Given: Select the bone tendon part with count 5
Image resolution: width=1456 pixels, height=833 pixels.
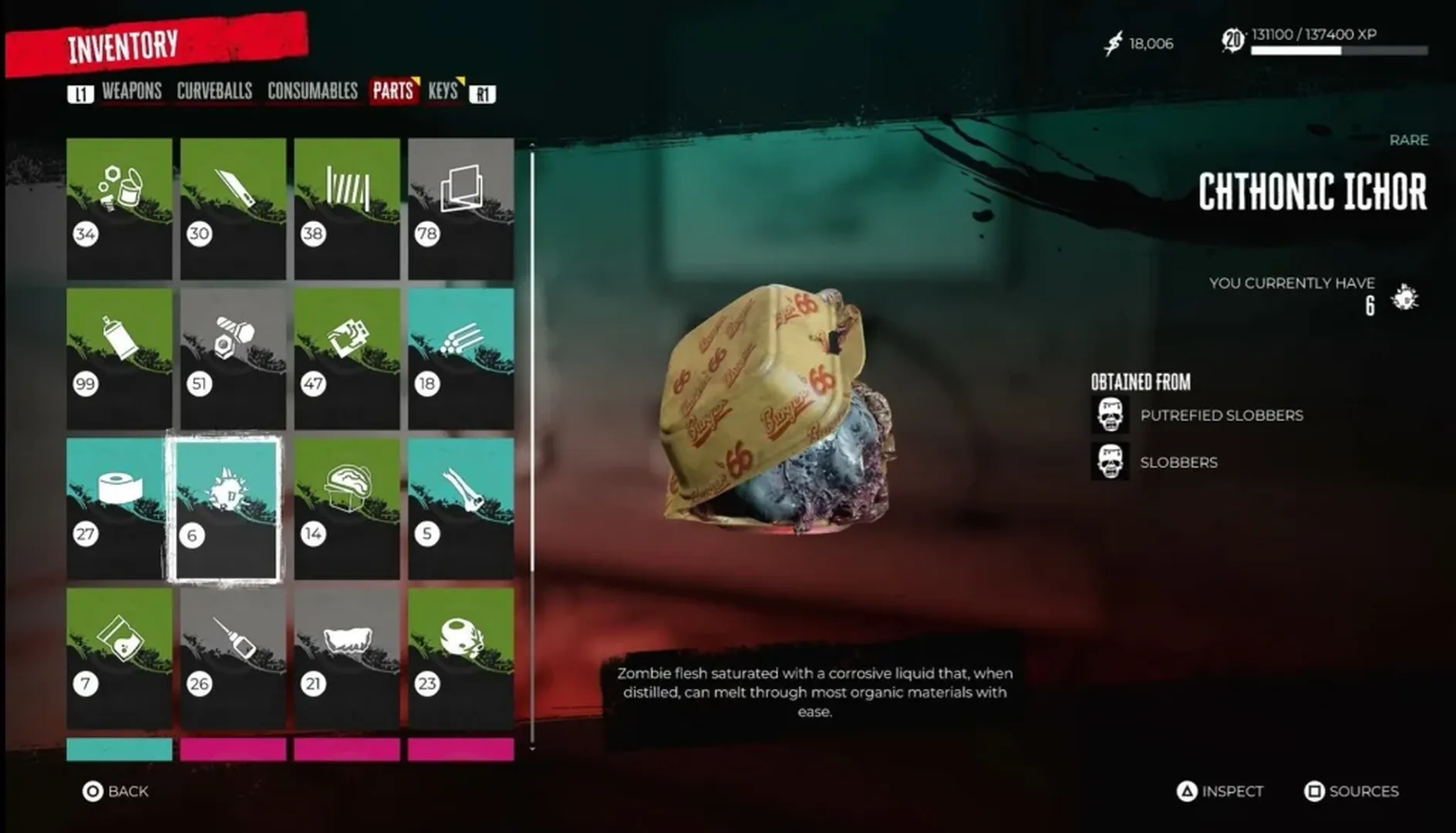Looking at the screenshot, I should 461,505.
